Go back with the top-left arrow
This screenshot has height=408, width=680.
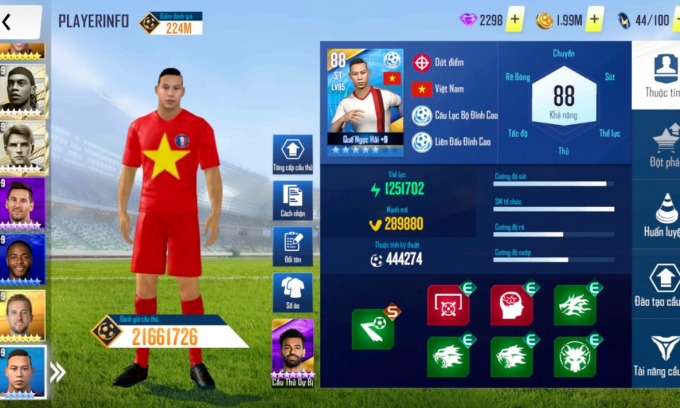click(8, 21)
